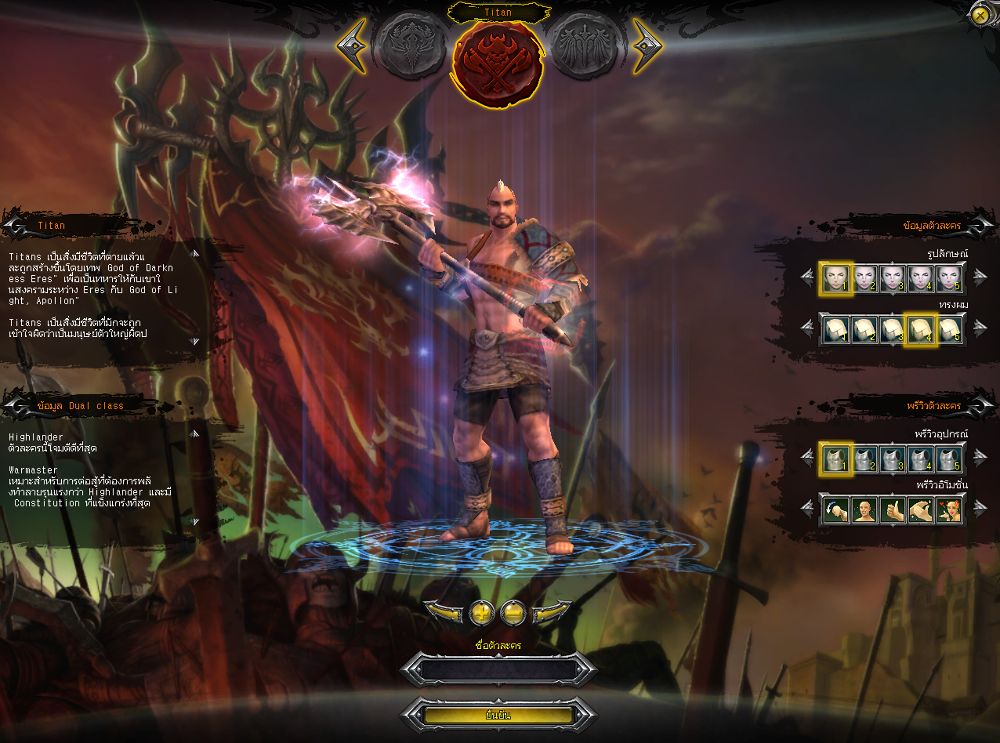Switch to the previous race with left arrow
The width and height of the screenshot is (1000, 743).
pos(350,45)
